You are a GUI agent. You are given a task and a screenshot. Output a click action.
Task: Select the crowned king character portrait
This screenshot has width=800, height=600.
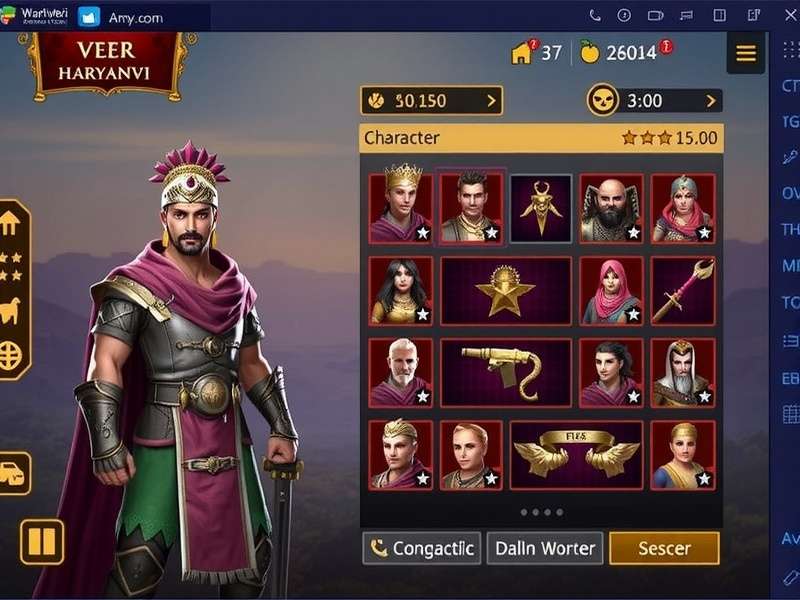pyautogui.click(x=401, y=208)
